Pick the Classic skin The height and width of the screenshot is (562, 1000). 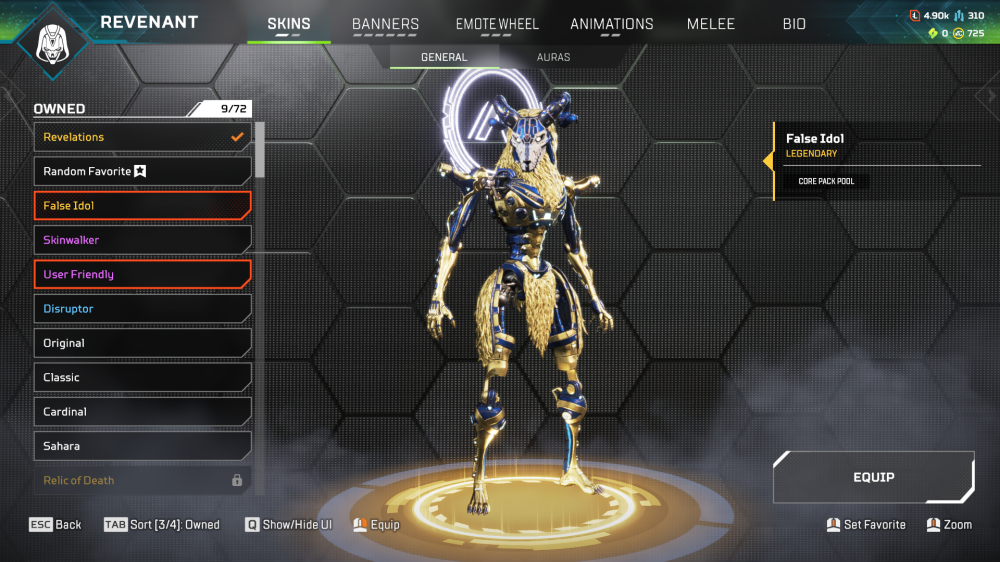pyautogui.click(x=142, y=377)
